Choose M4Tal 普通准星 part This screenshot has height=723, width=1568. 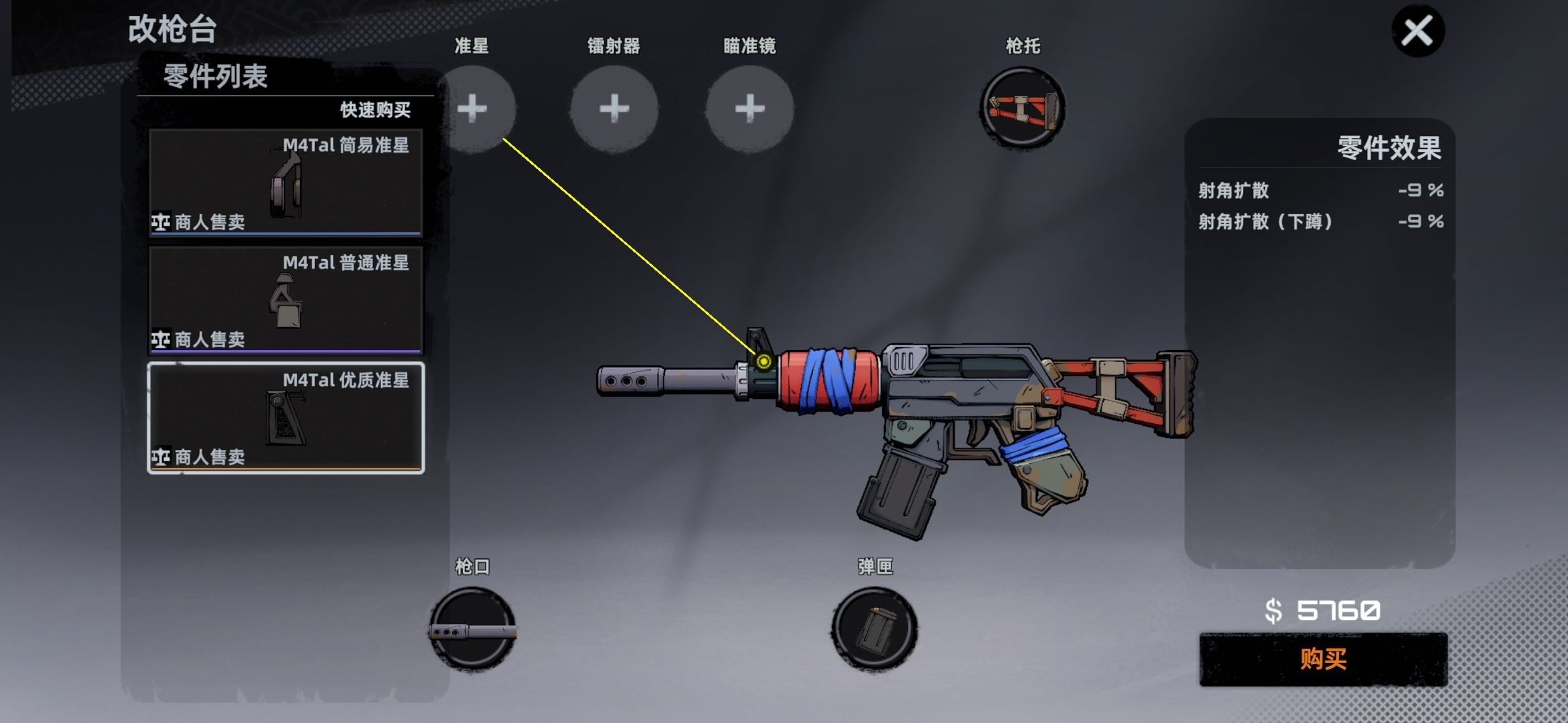click(x=285, y=300)
